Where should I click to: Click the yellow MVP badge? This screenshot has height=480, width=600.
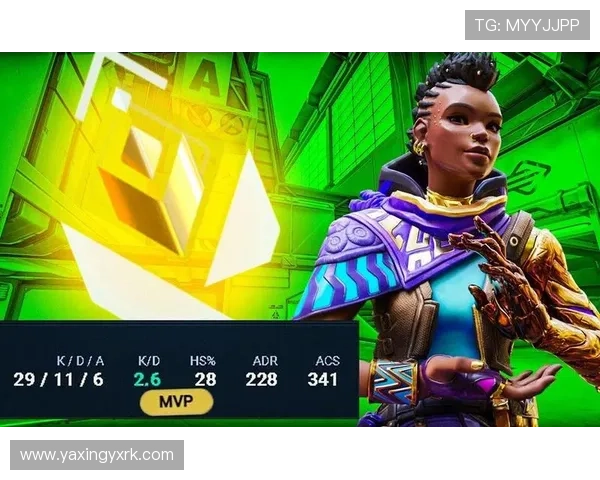176,402
